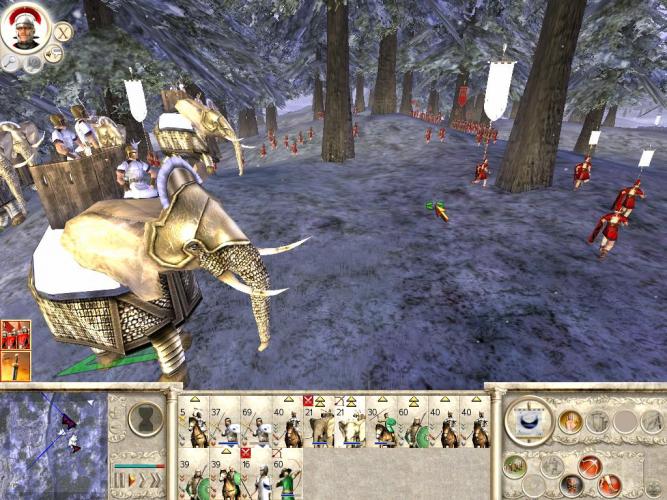Viewport: 667px width, 500px height.
Task: Select the first cavalry card with 5 men
Action: [x=193, y=424]
